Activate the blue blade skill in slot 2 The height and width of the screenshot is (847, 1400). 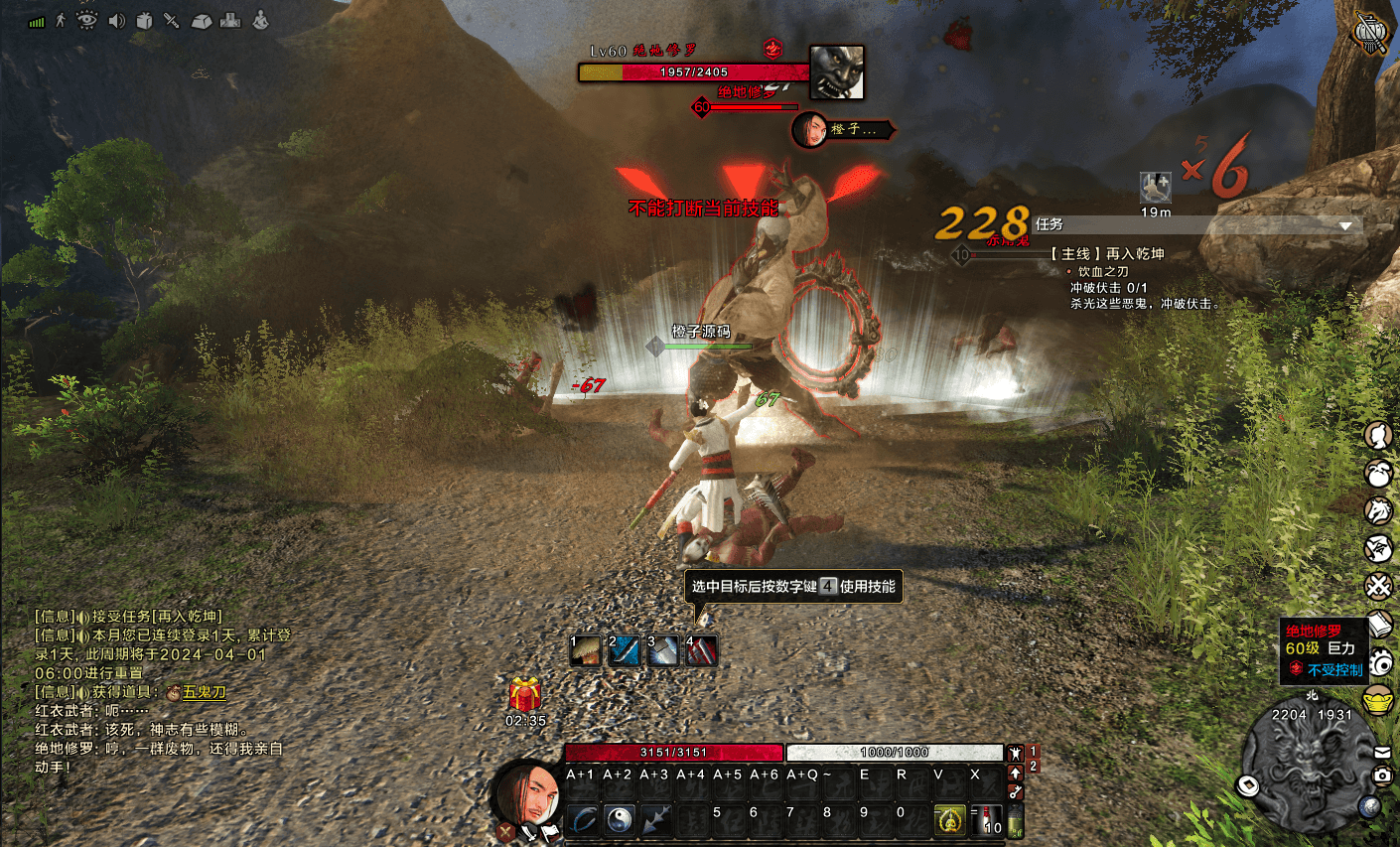(x=625, y=651)
